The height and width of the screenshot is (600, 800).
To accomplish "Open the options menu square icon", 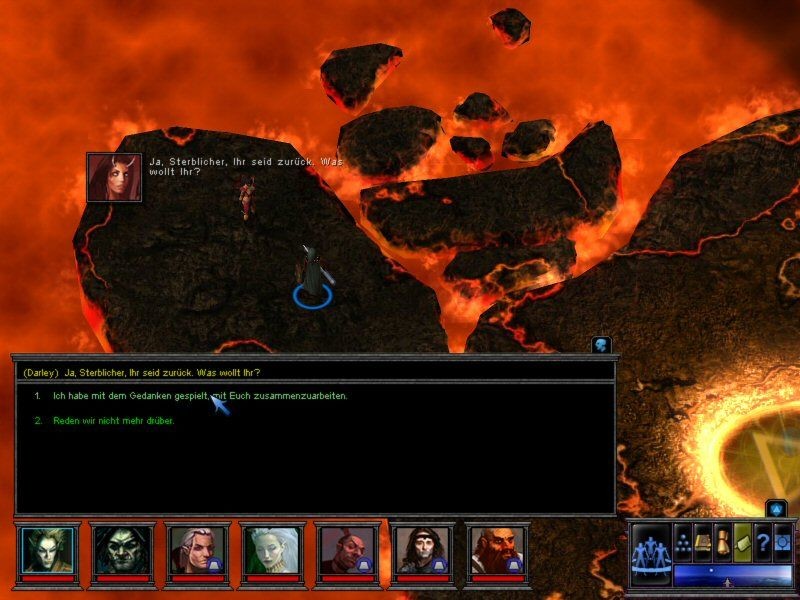I will (x=782, y=540).
